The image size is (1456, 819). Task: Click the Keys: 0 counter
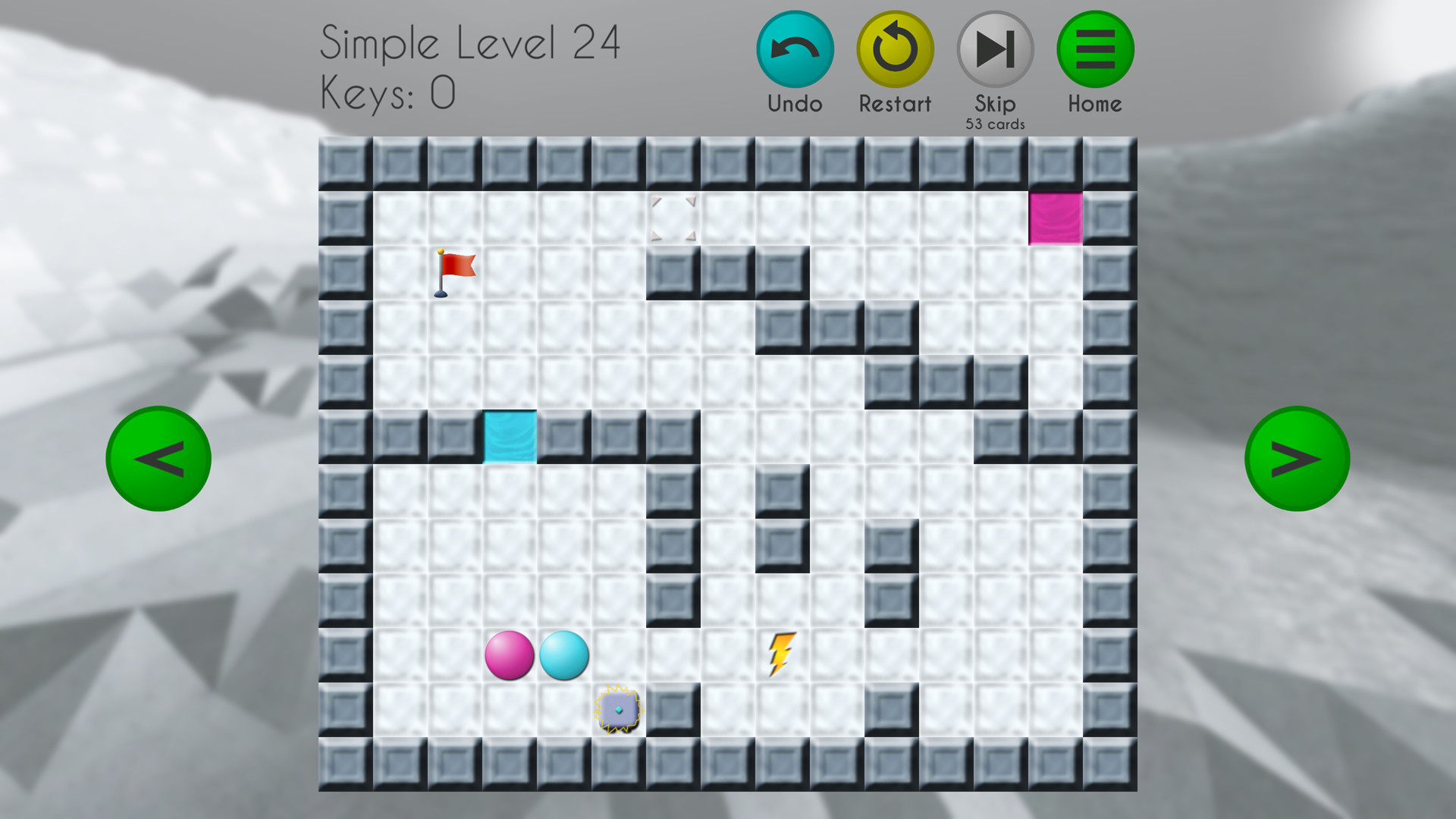[387, 93]
